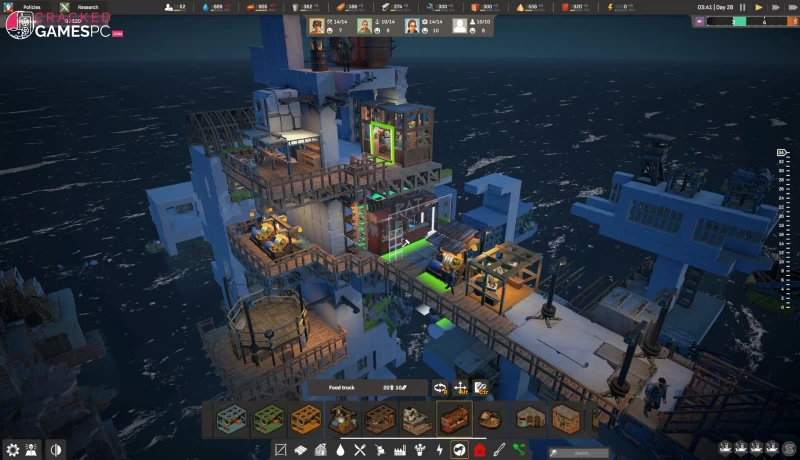Viewport: 800px width, 460px height.
Task: Open the person-with-book panel
Action: click(x=33, y=450)
